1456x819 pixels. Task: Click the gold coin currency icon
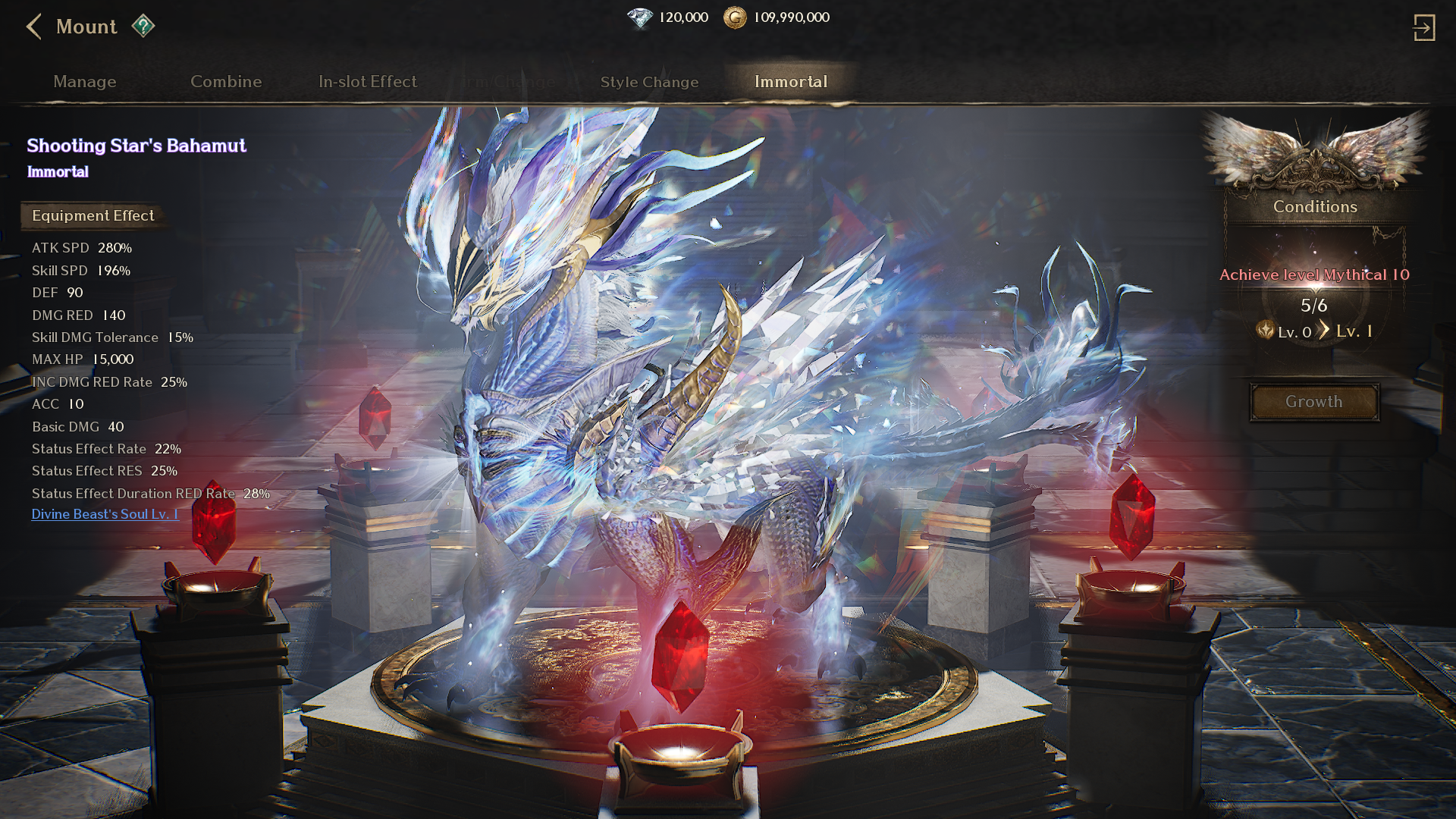[x=734, y=17]
